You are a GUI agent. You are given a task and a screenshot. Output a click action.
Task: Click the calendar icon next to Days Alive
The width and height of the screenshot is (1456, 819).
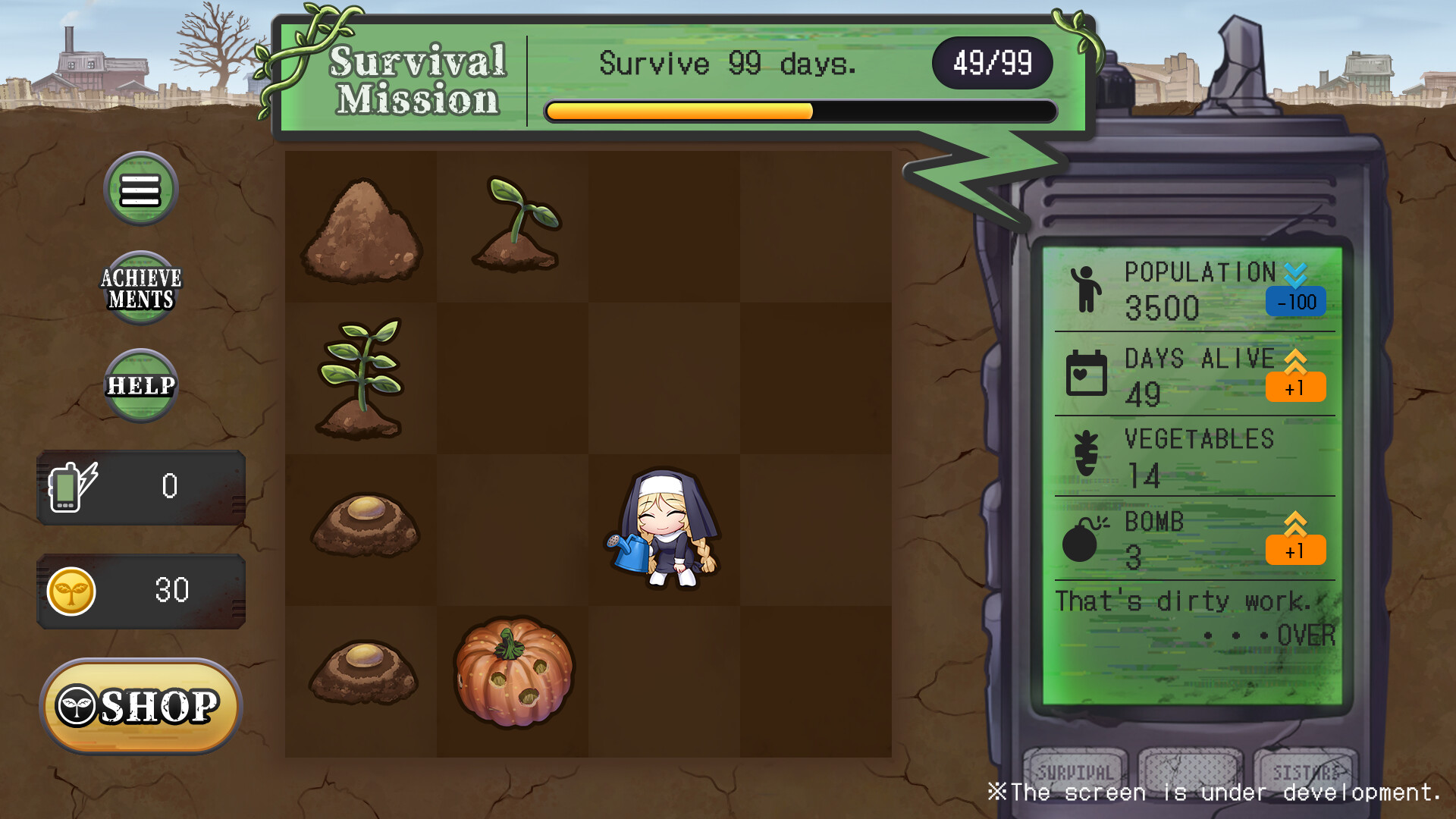[1086, 373]
